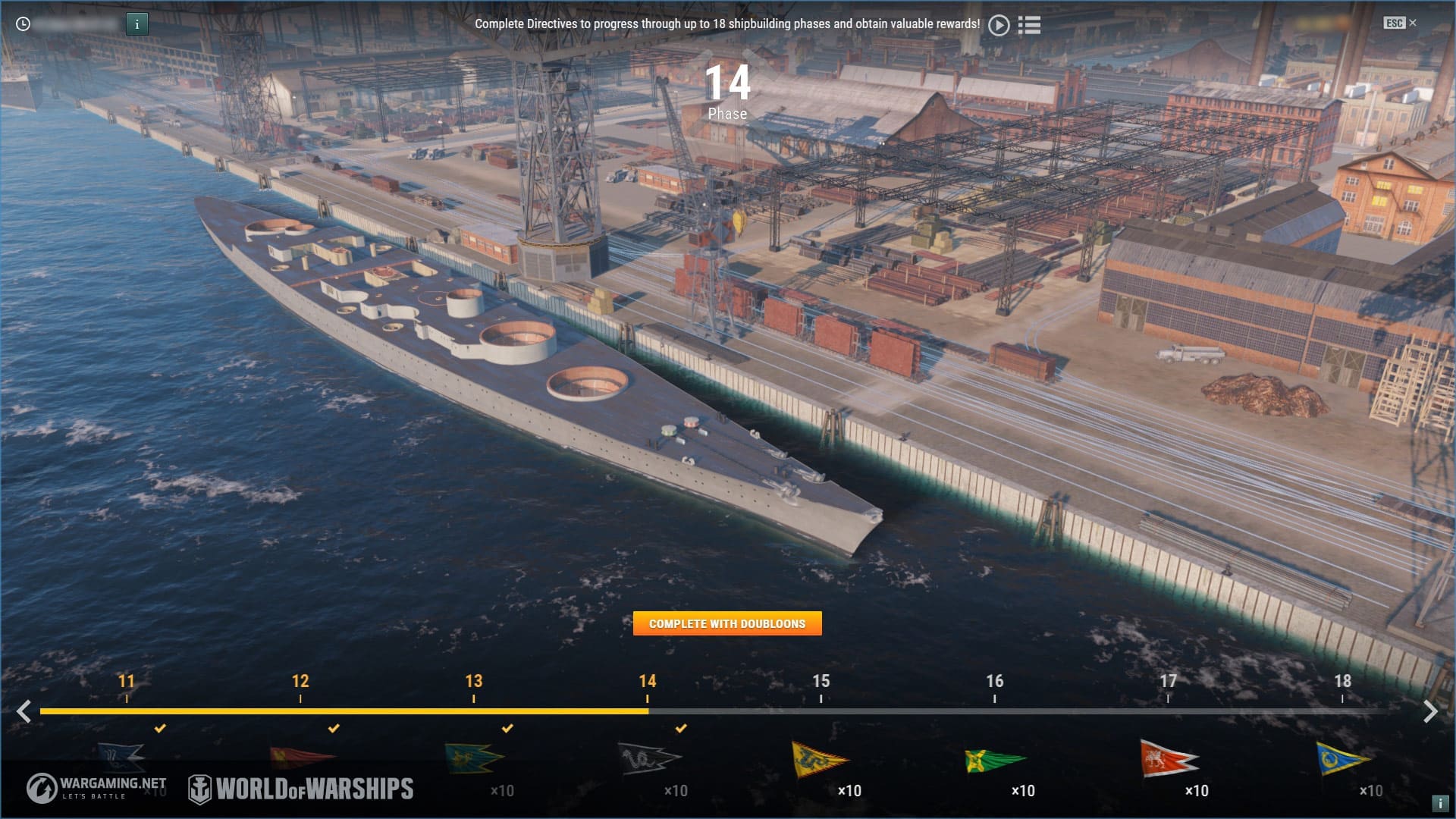Screen dimensions: 1456x819
Task: Click the clock icon at top left
Action: pos(24,24)
